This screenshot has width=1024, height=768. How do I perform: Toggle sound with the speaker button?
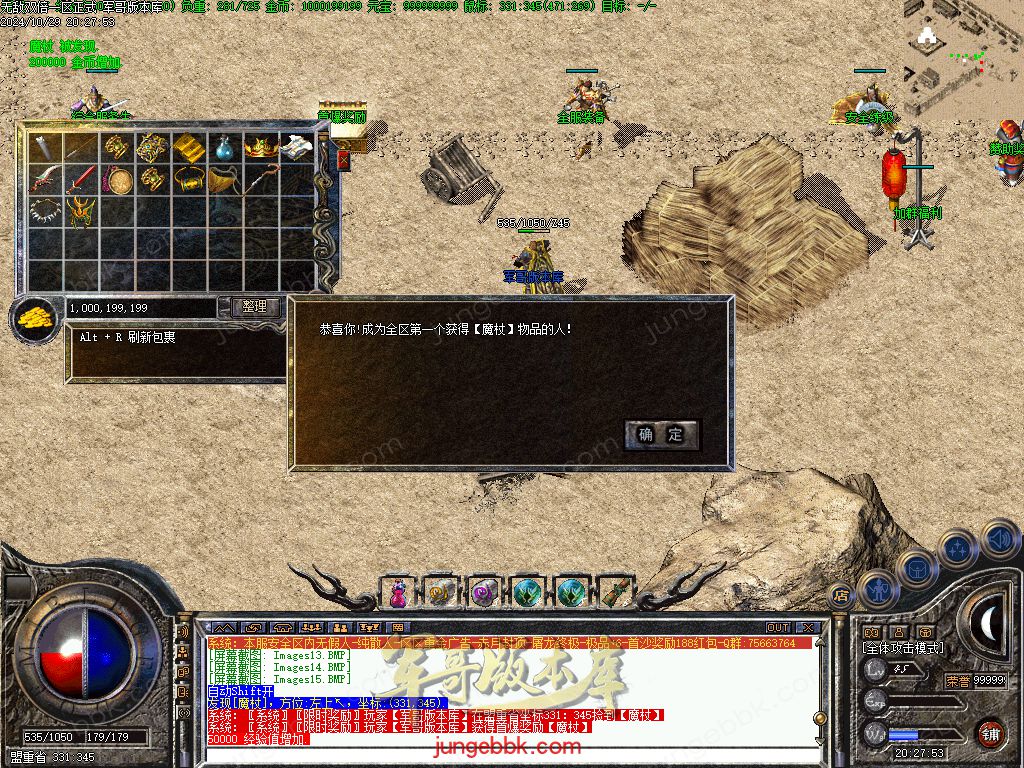[999, 539]
